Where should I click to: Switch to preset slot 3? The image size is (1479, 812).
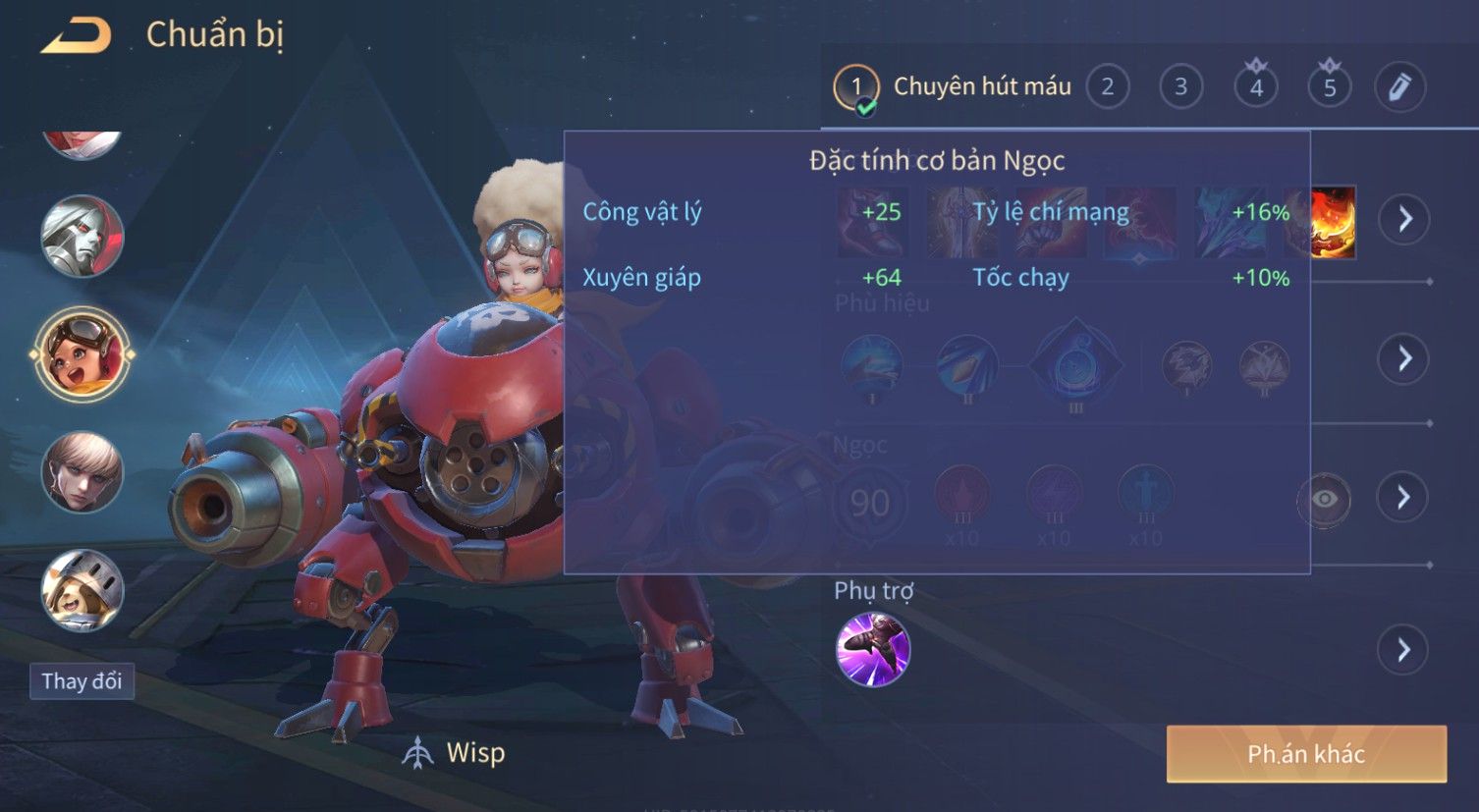coord(1180,87)
